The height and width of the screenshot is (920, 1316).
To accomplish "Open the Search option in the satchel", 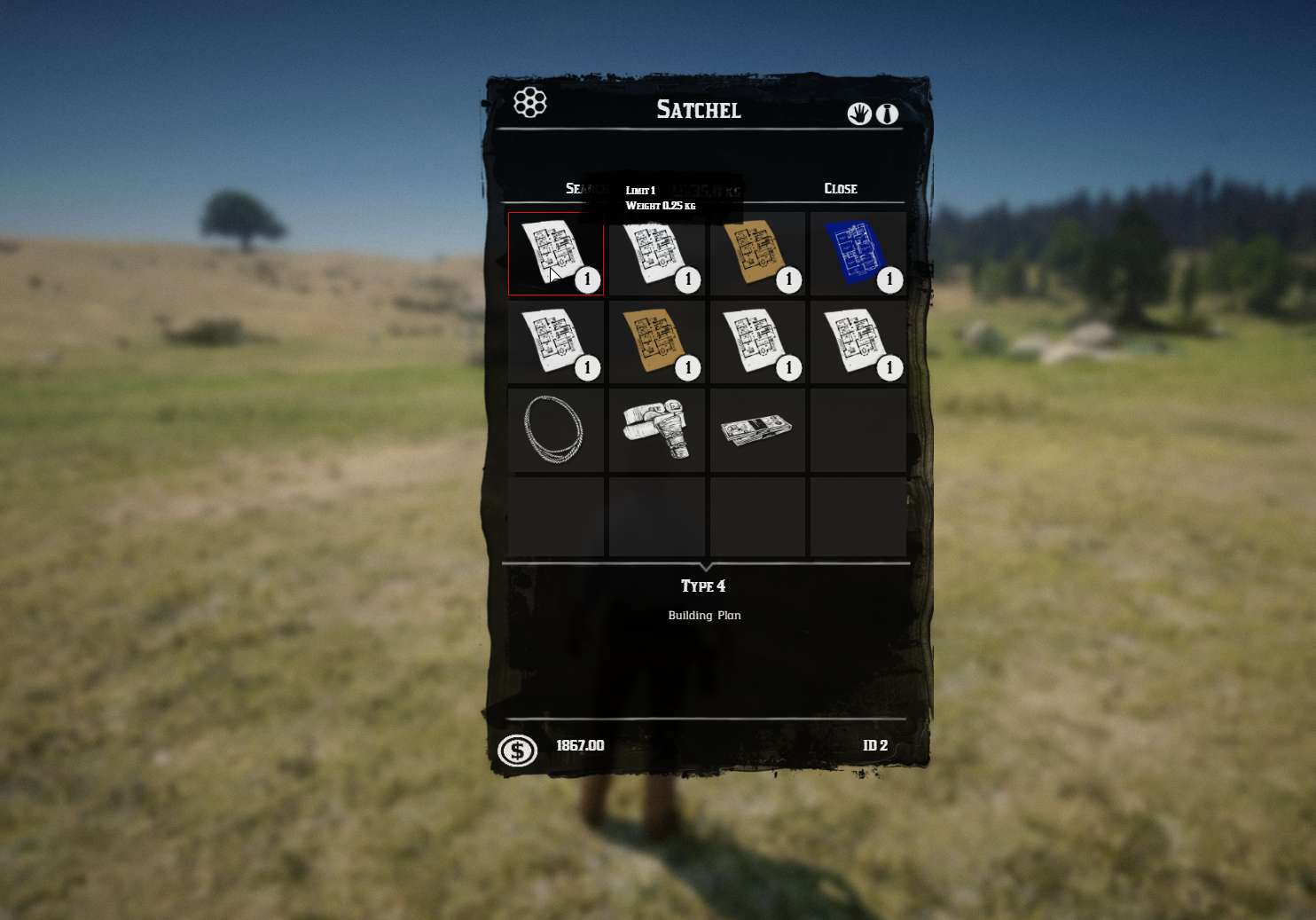I will click(580, 188).
